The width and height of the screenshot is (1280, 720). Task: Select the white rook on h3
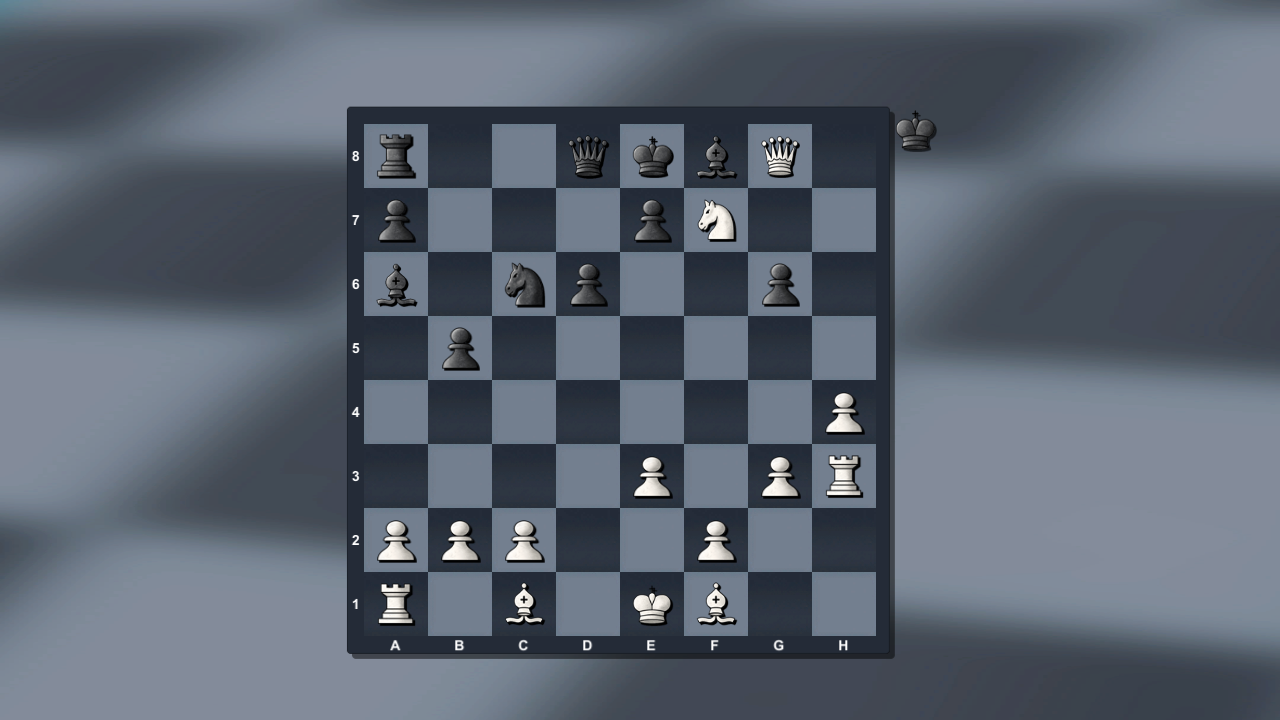click(x=844, y=475)
